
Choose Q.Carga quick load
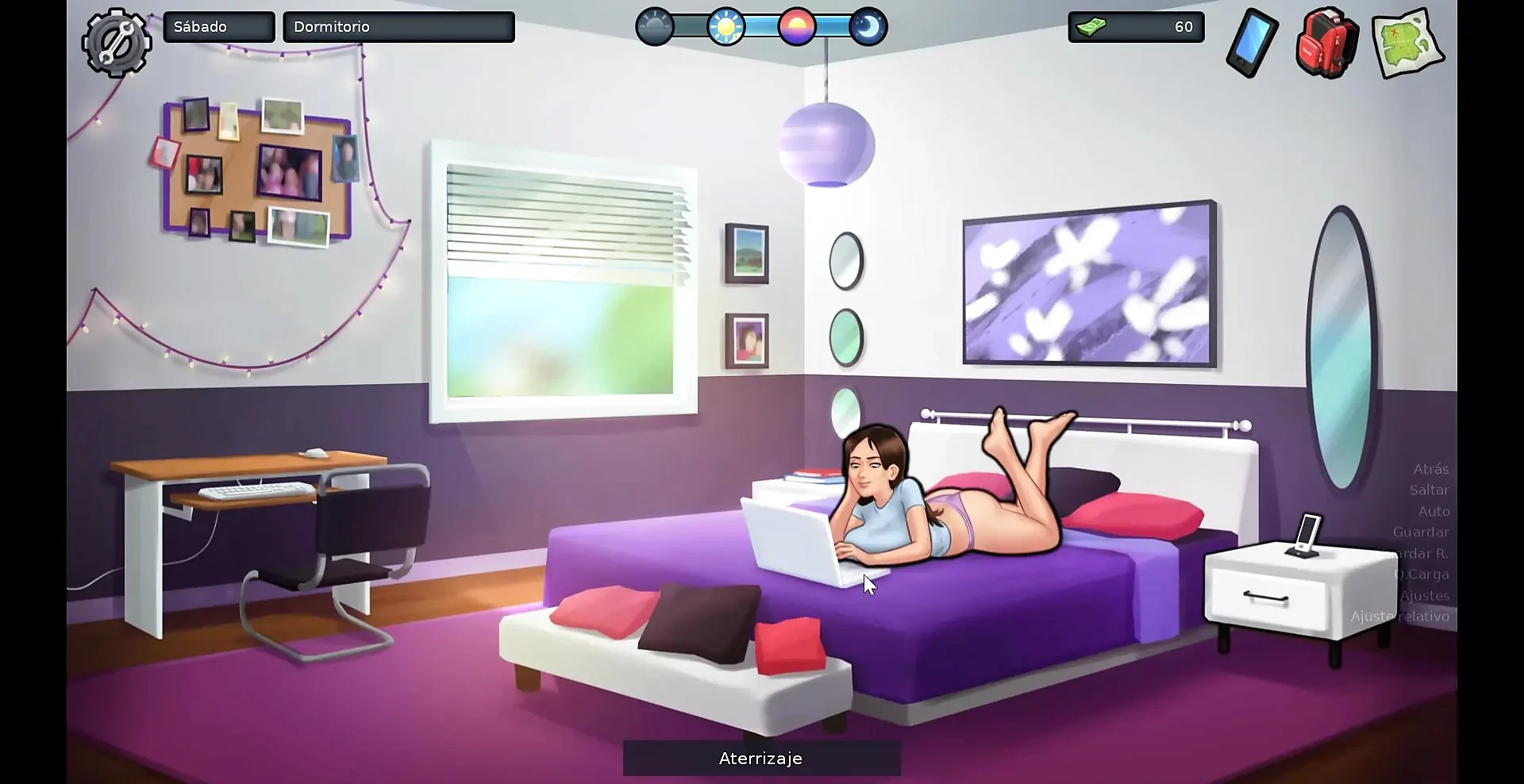click(1422, 575)
